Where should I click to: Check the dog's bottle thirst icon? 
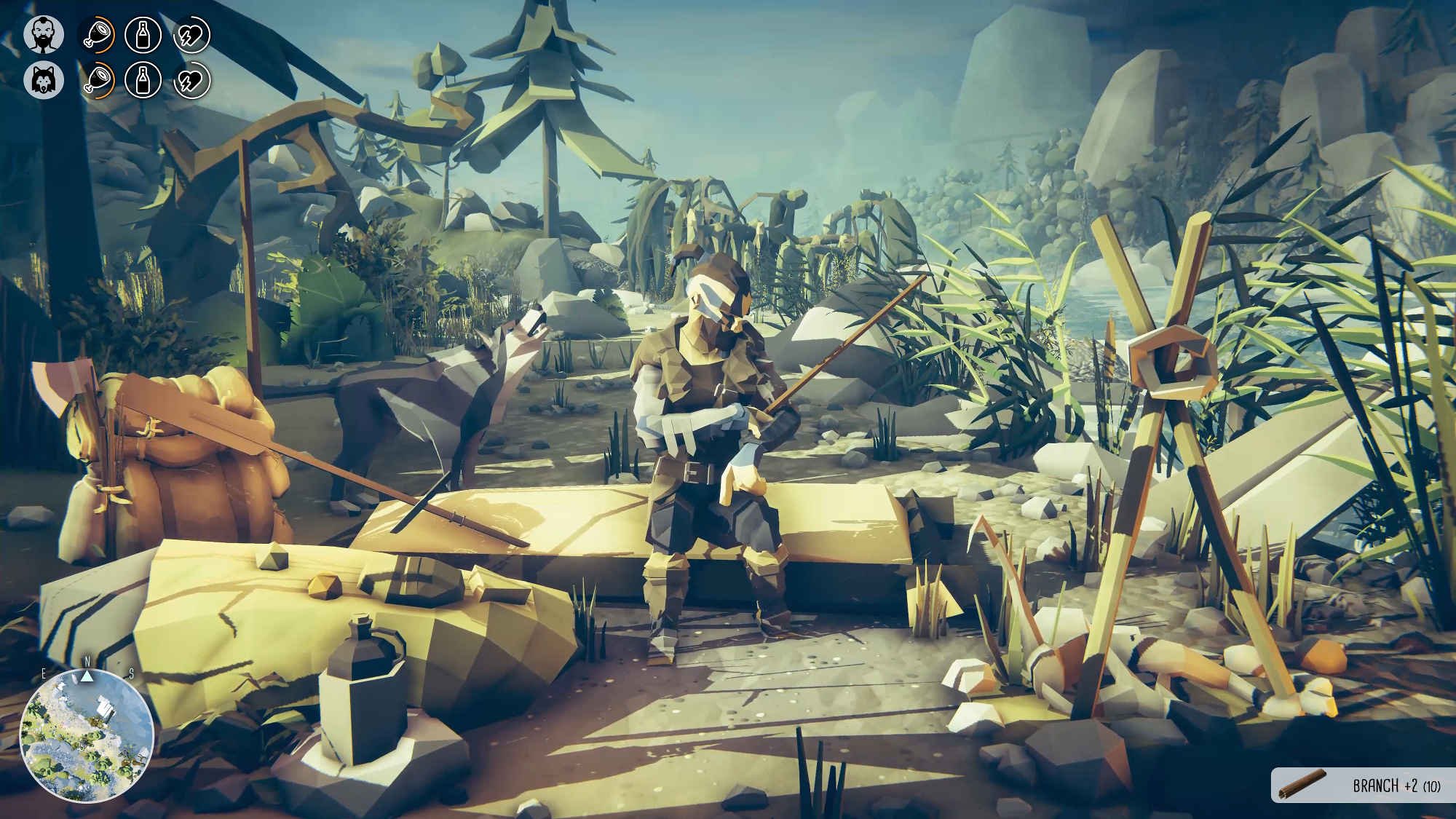click(143, 80)
